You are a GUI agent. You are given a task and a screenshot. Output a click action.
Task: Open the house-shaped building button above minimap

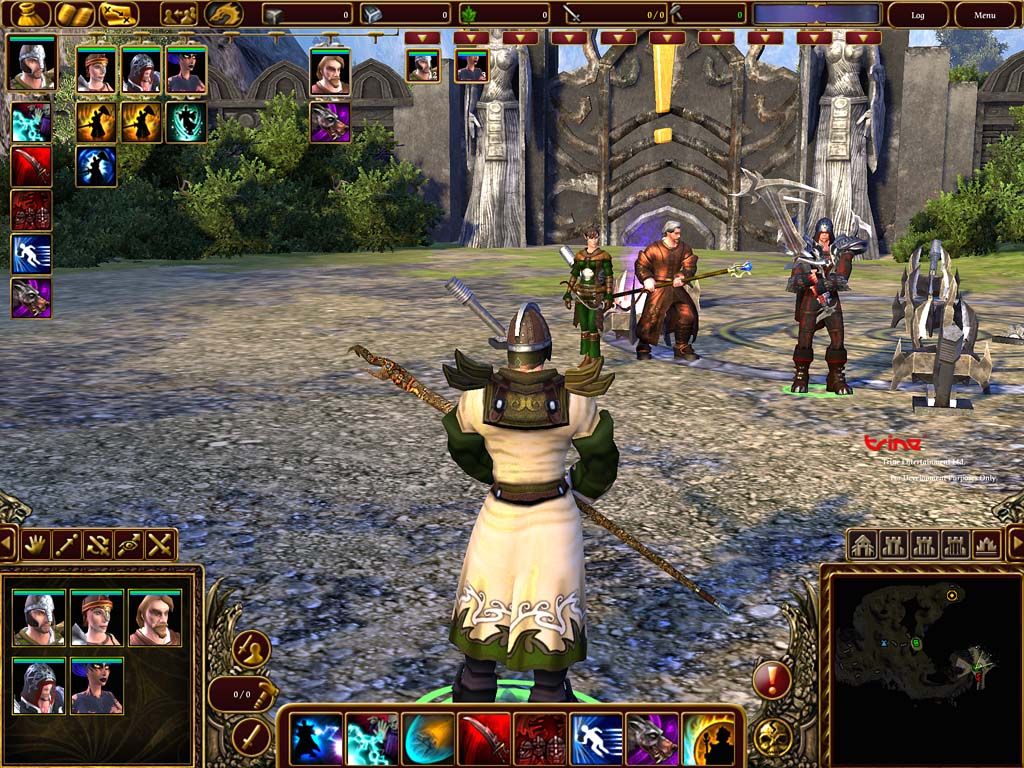(x=863, y=545)
